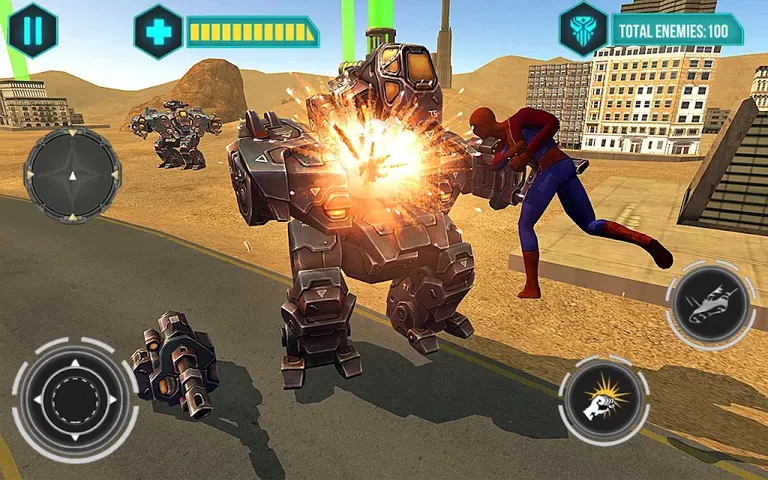Activate the punch attack button
Viewport: 768px width, 480px height.
603,400
